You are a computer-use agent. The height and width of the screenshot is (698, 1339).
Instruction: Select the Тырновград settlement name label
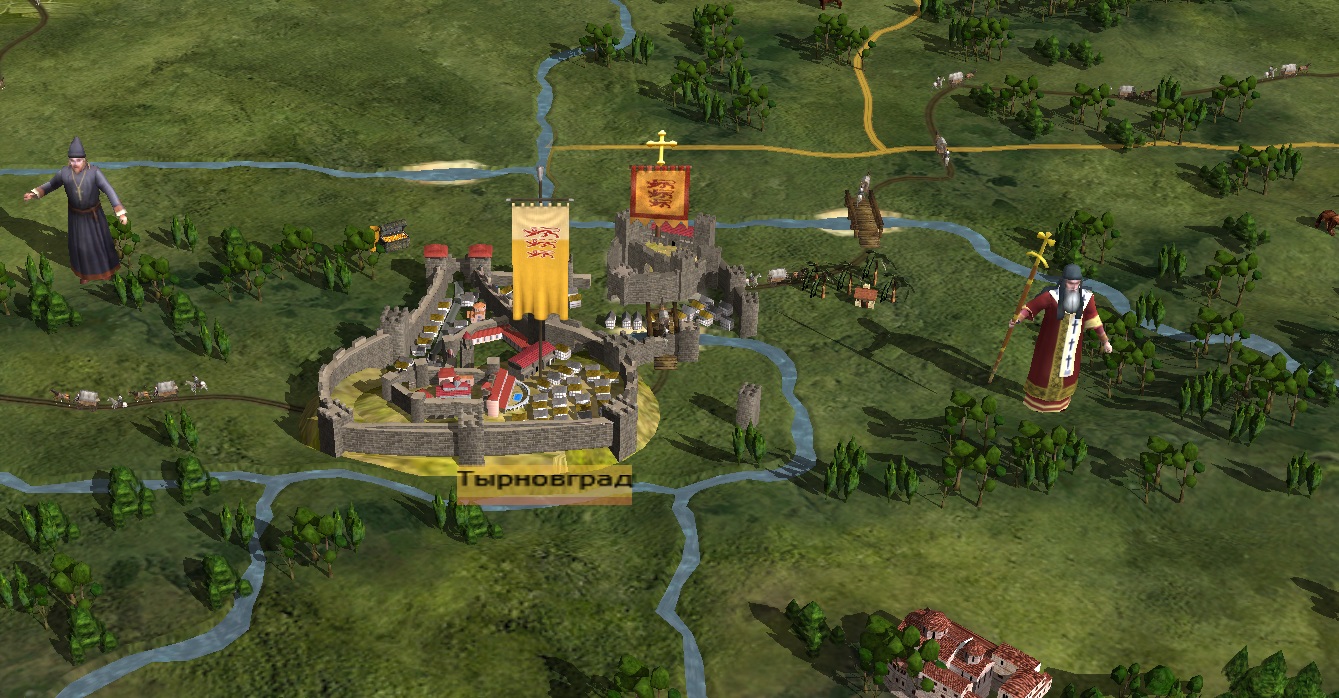click(544, 481)
